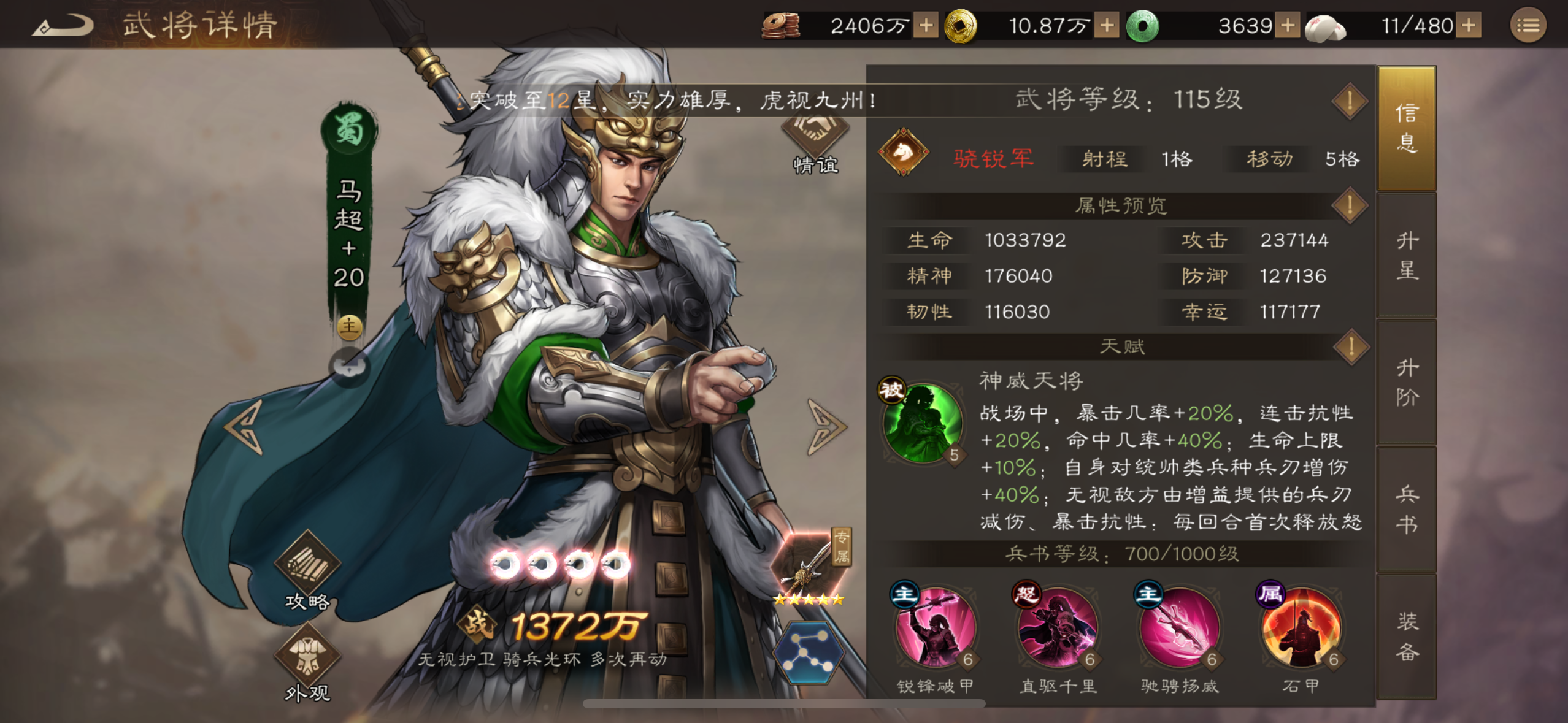Image resolution: width=1568 pixels, height=723 pixels.
Task: Open the 攻略 strategy guide icon
Action: tap(308, 568)
